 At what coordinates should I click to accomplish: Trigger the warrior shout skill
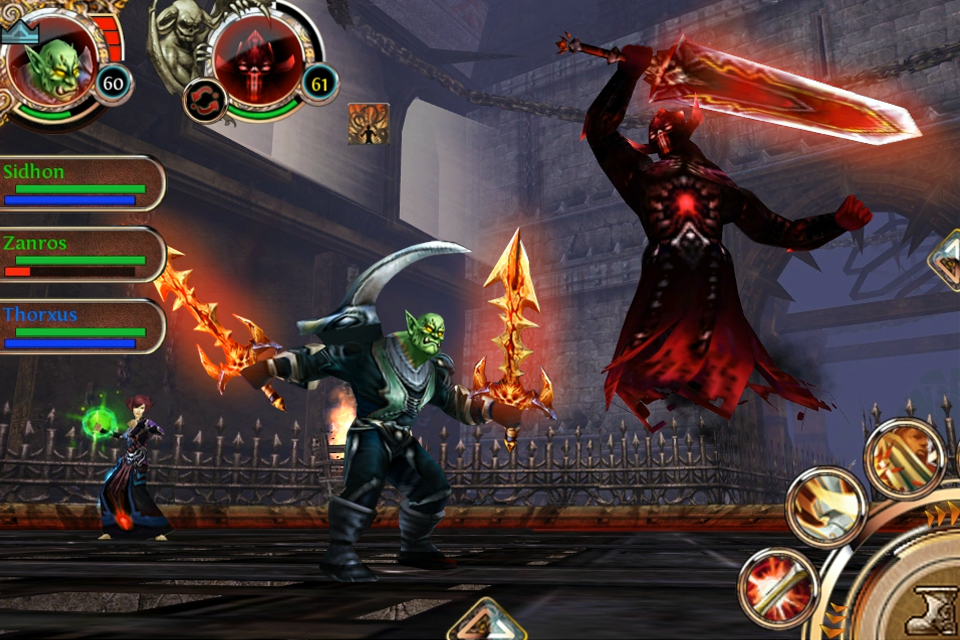pyautogui.click(x=905, y=457)
